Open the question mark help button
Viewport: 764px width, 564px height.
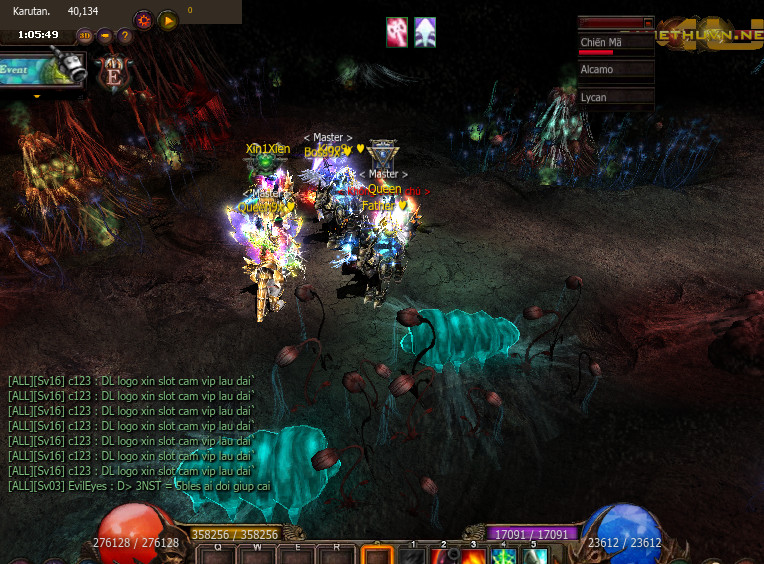[125, 36]
